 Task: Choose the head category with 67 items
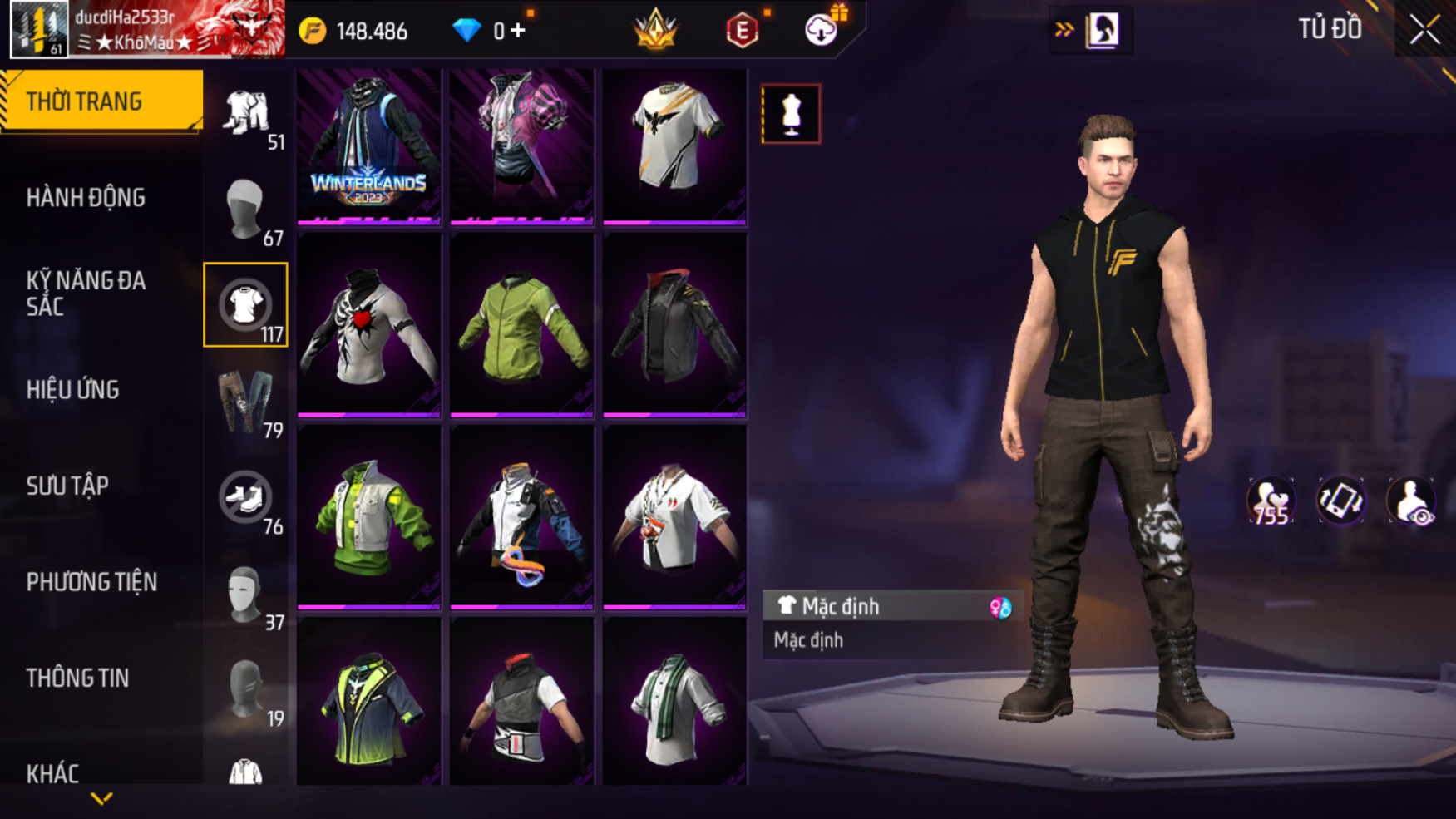pyautogui.click(x=246, y=210)
